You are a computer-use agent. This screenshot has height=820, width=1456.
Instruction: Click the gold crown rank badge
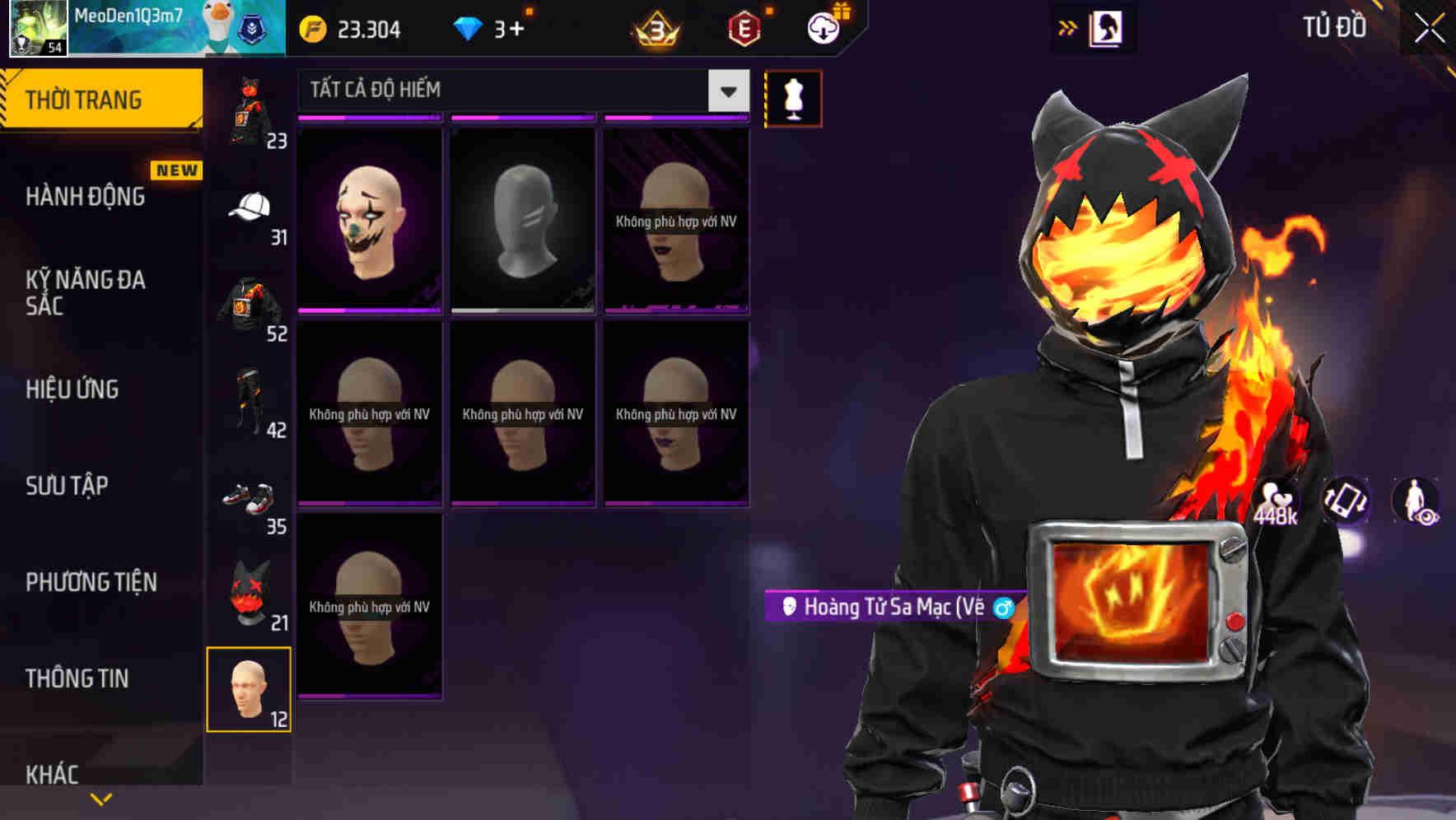pyautogui.click(x=653, y=27)
